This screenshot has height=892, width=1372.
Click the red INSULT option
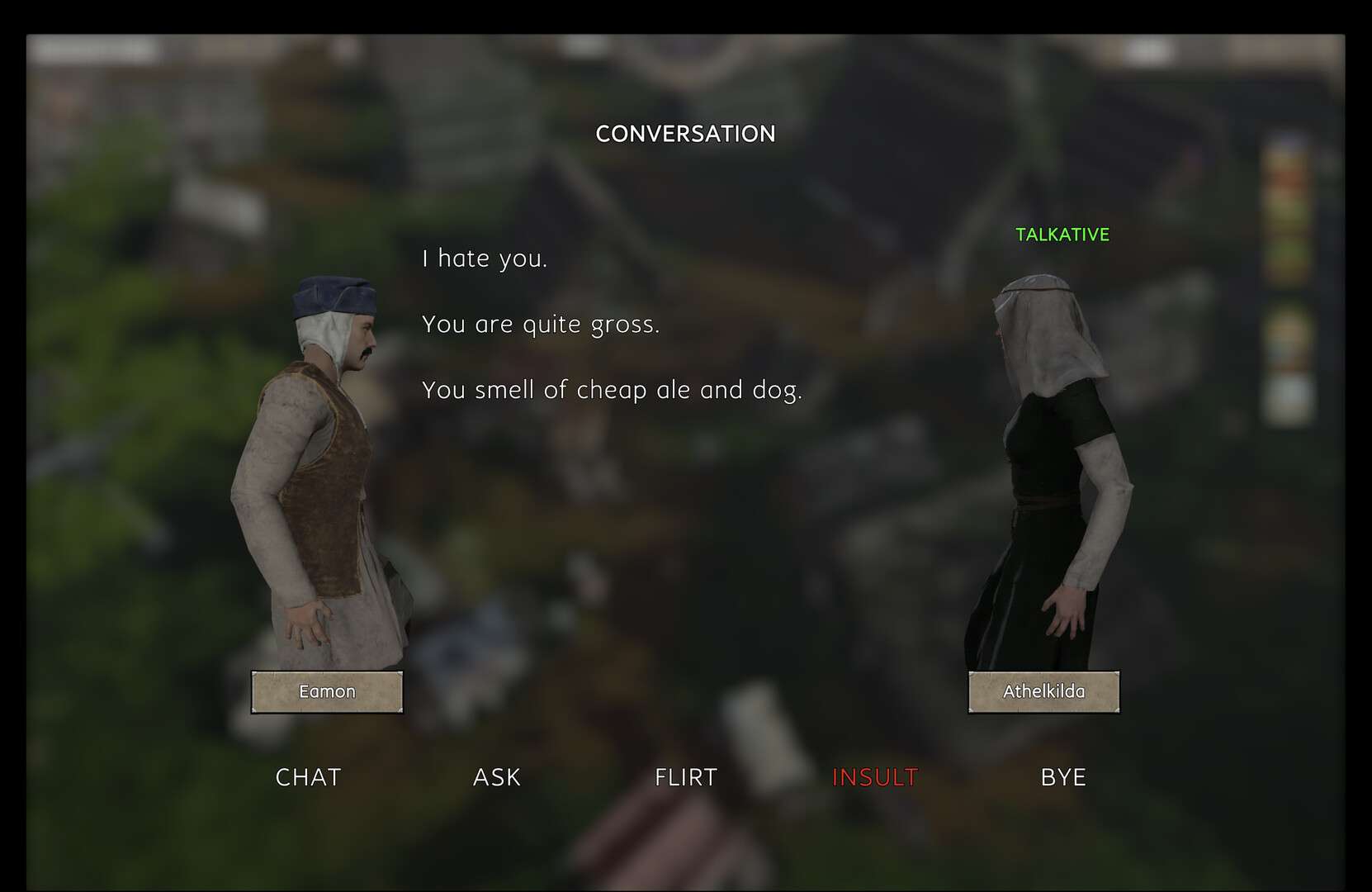pyautogui.click(x=875, y=777)
